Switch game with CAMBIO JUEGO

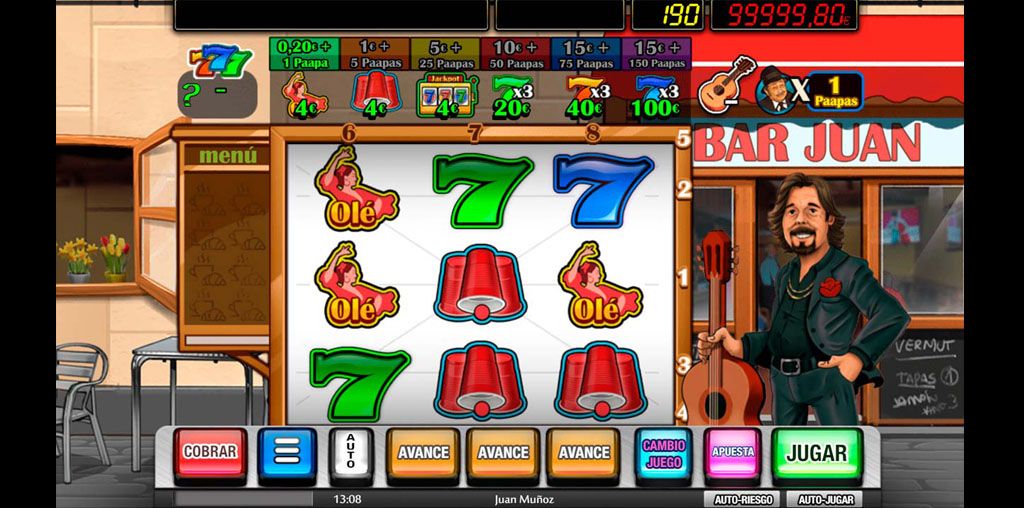point(663,452)
